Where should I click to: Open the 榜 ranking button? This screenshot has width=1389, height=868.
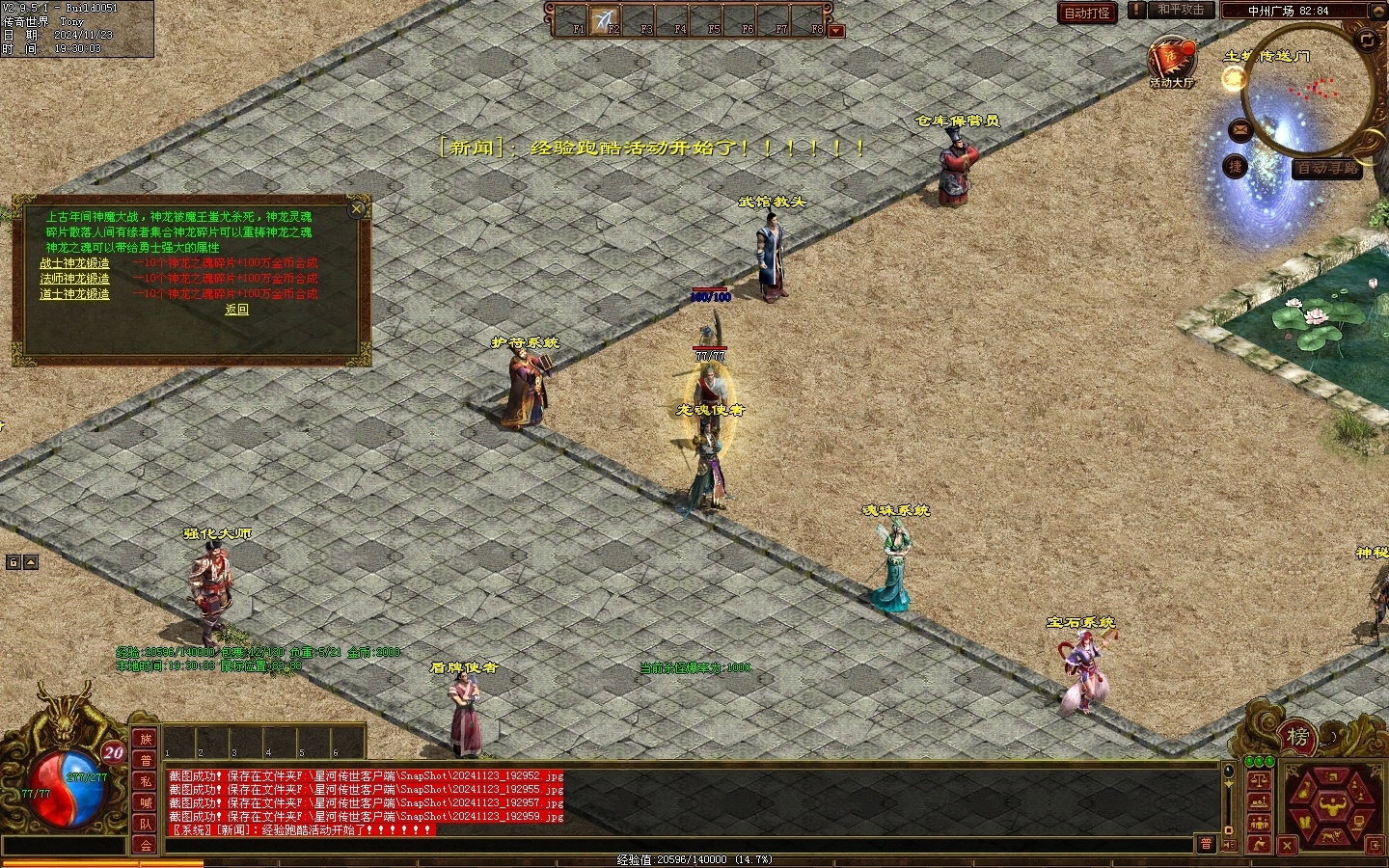1297,738
